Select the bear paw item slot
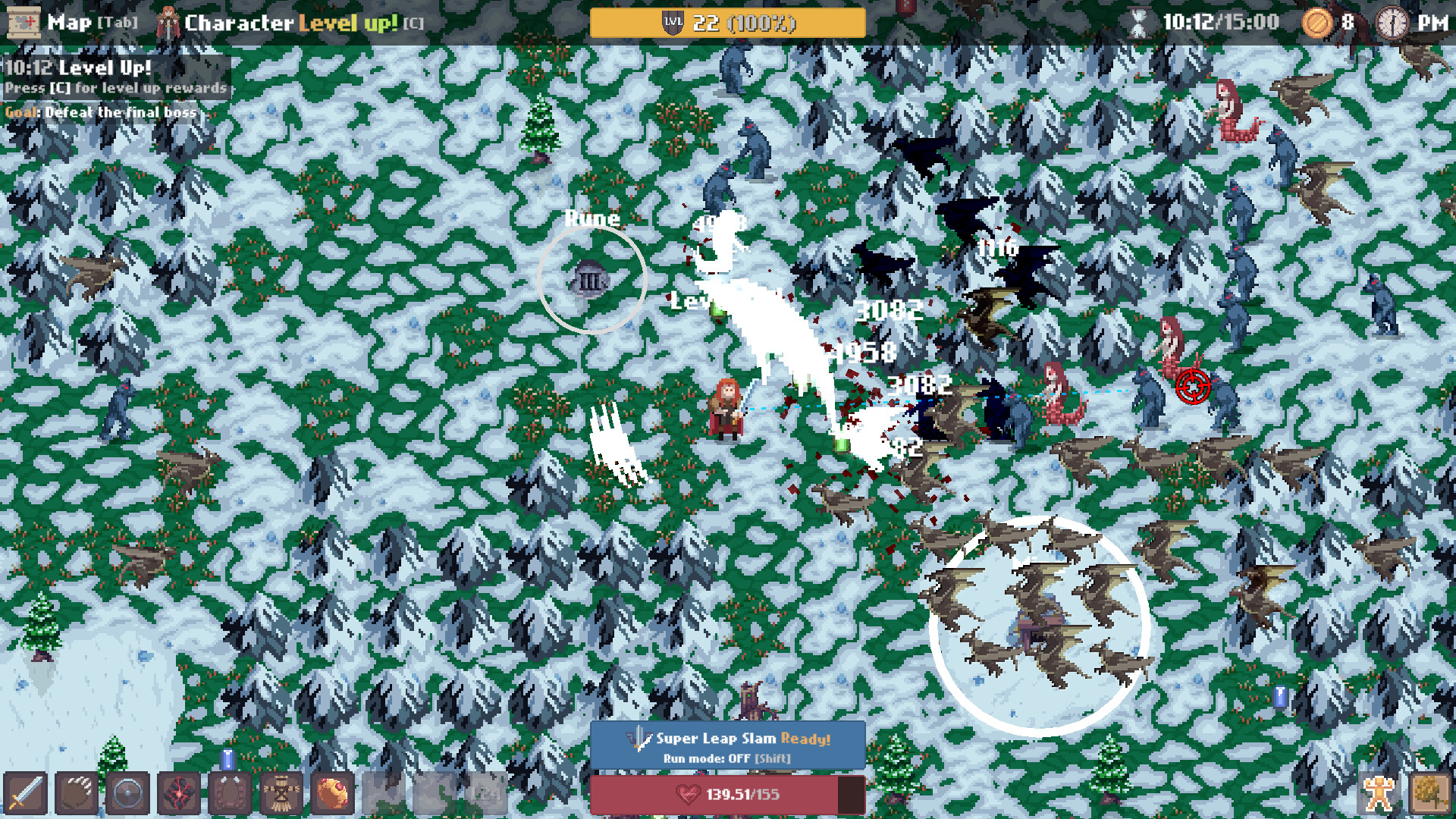This screenshot has width=1456, height=819. (76, 792)
